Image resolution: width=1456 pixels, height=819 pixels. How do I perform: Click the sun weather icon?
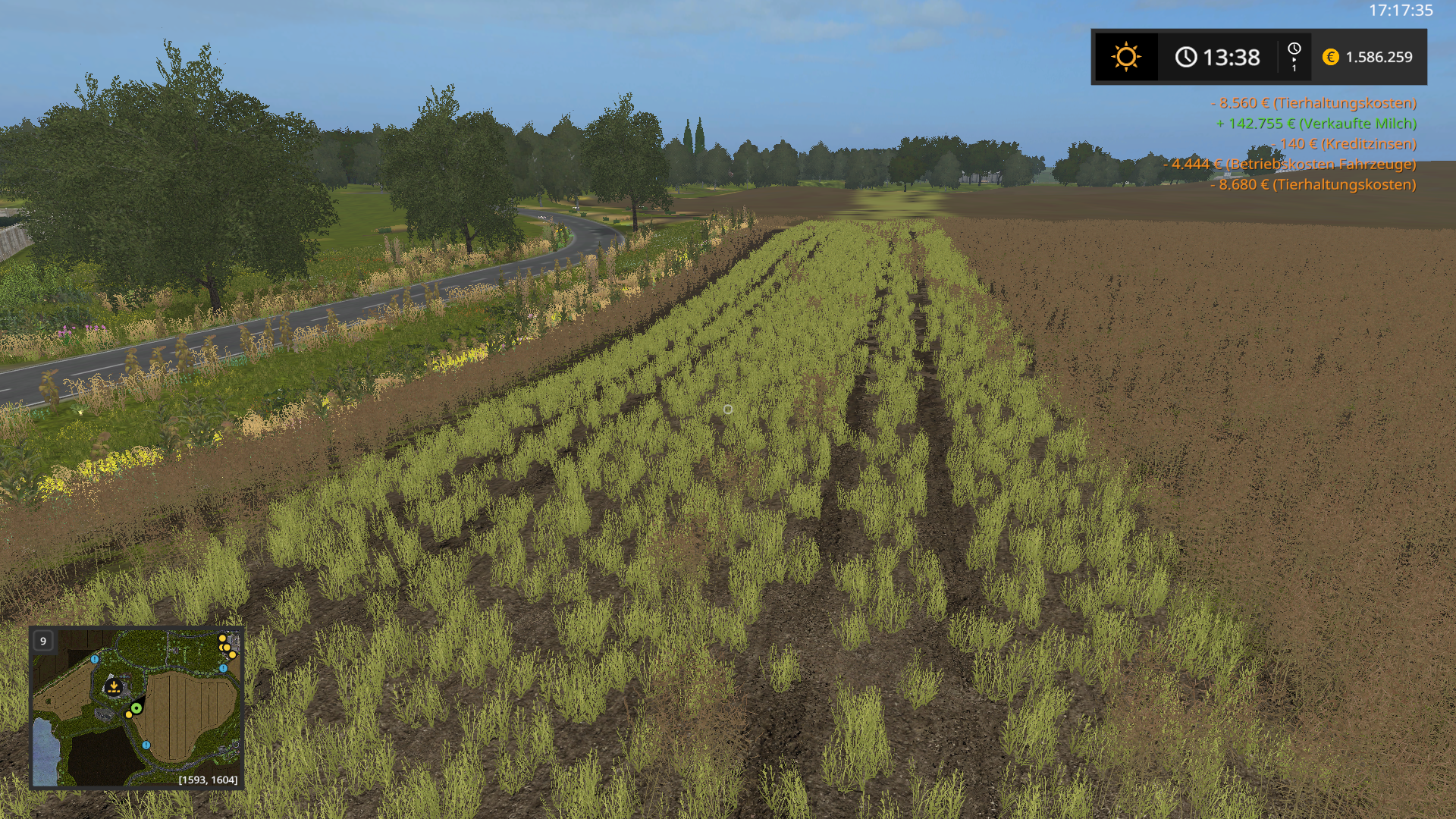pyautogui.click(x=1125, y=57)
